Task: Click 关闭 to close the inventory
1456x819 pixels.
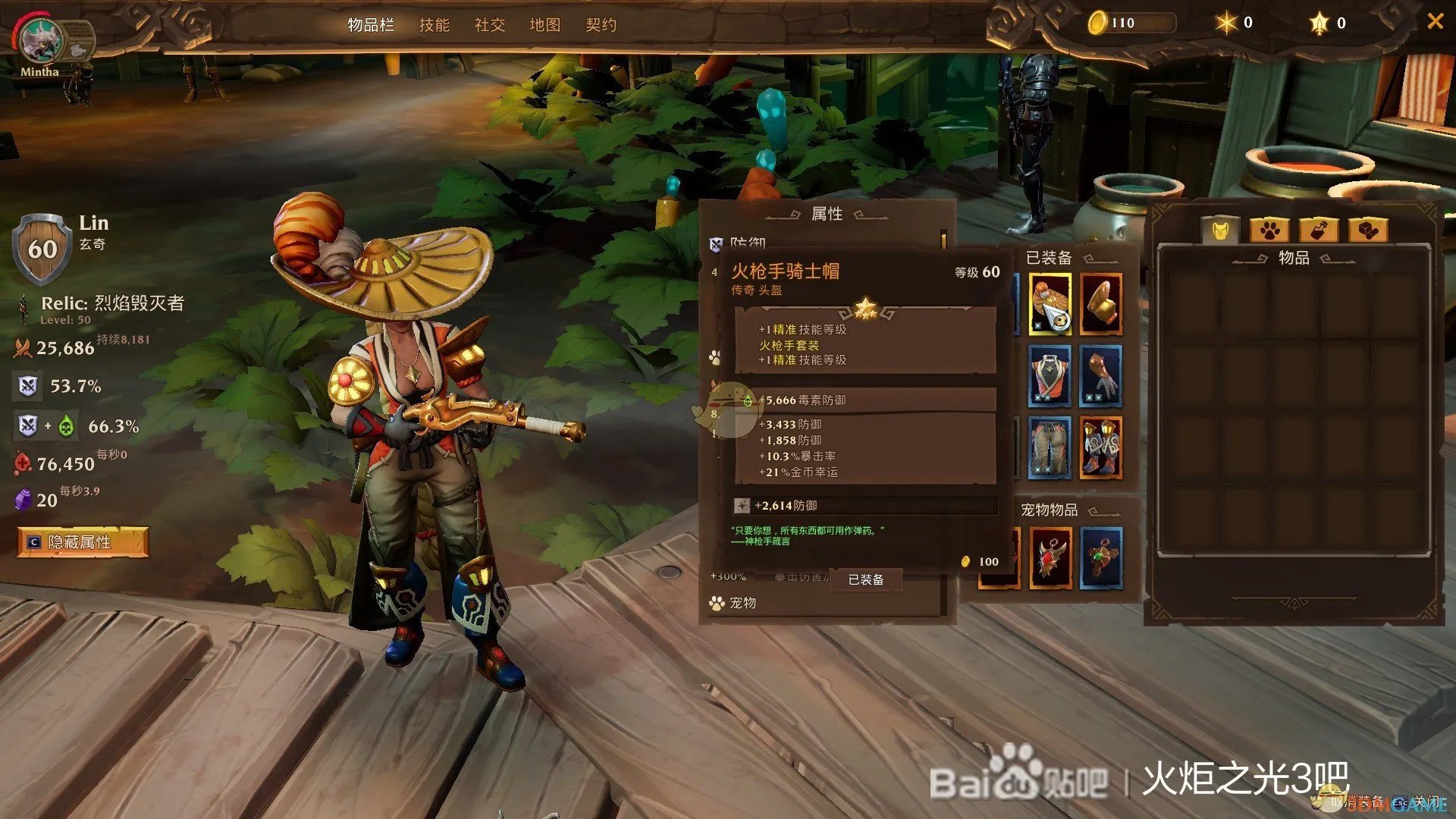Action: pos(1428,802)
